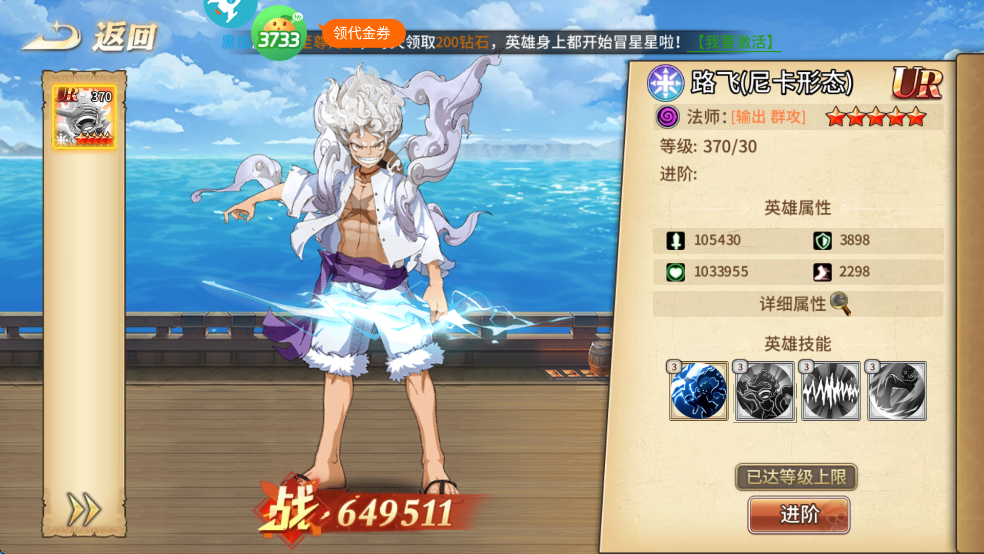The image size is (984, 554).
Task: Open the green 3733 platform icon
Action: [x=279, y=35]
